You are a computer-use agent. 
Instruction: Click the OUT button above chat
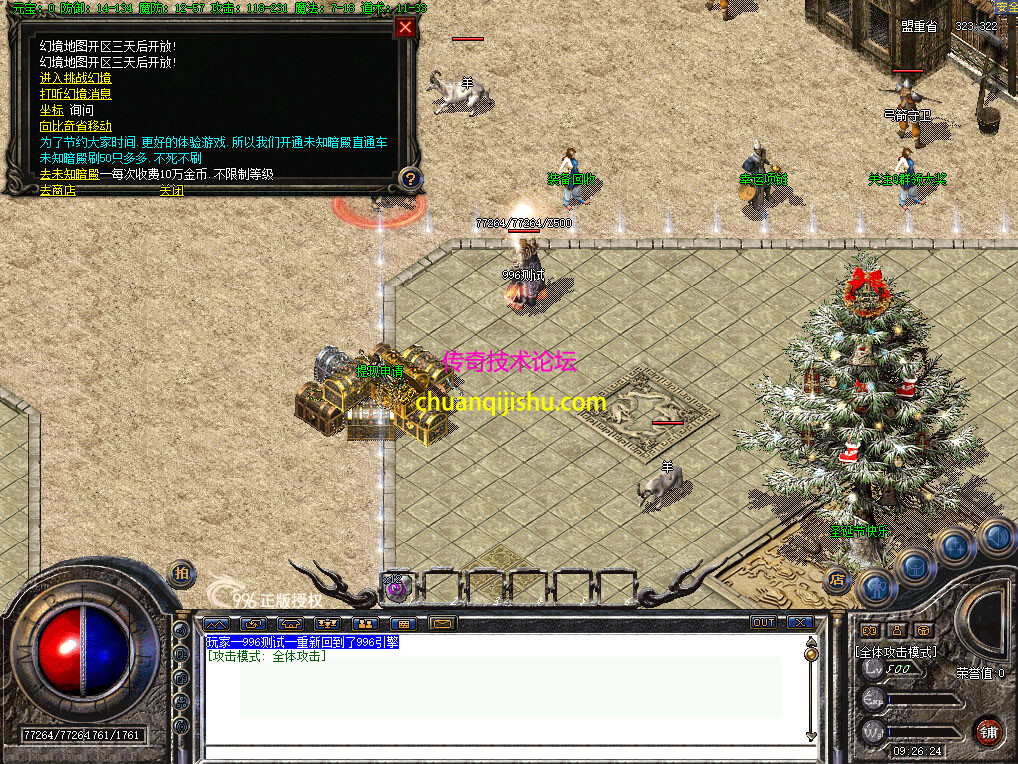[x=763, y=622]
